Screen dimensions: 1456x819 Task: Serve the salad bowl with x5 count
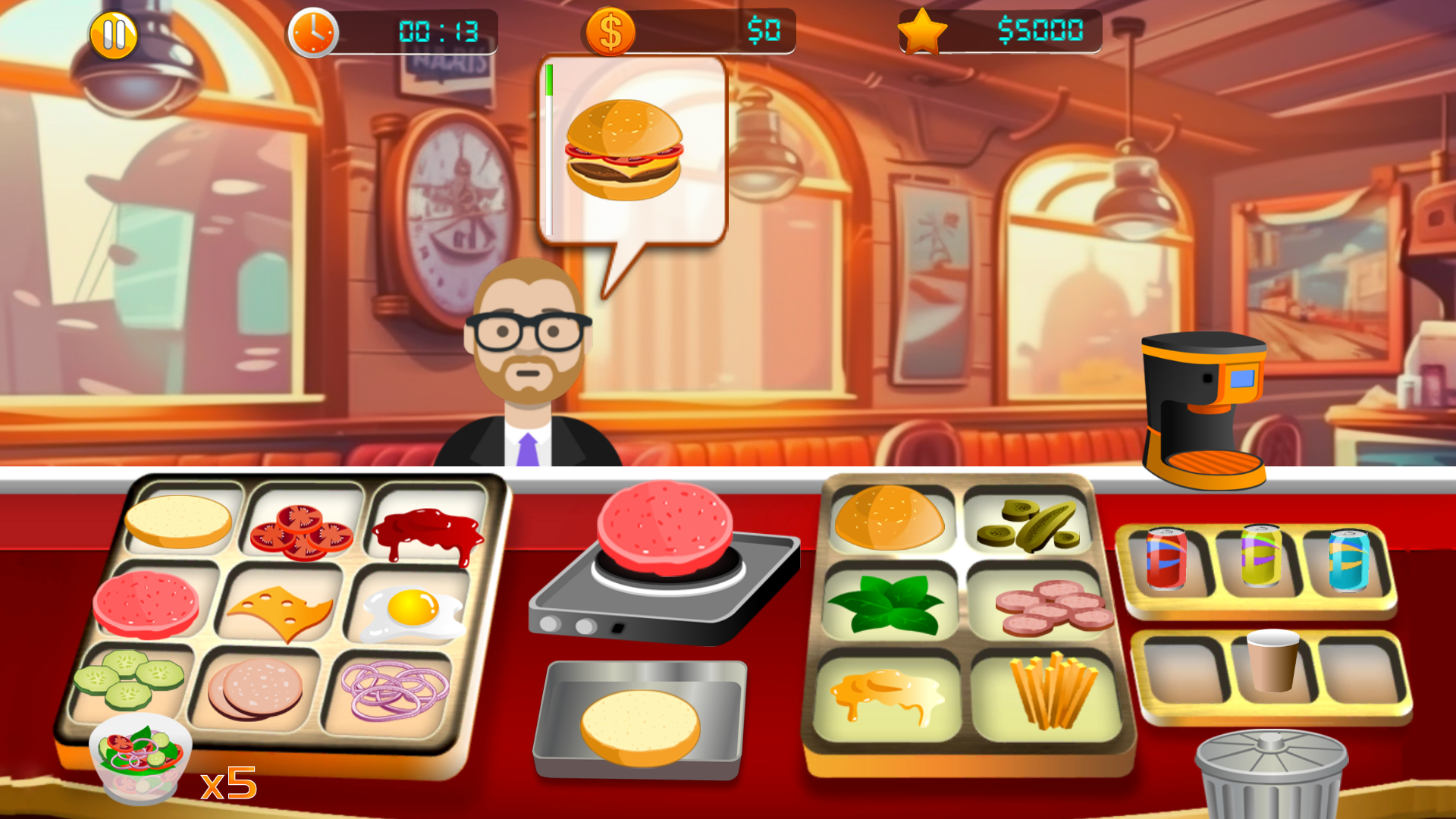coord(140,758)
